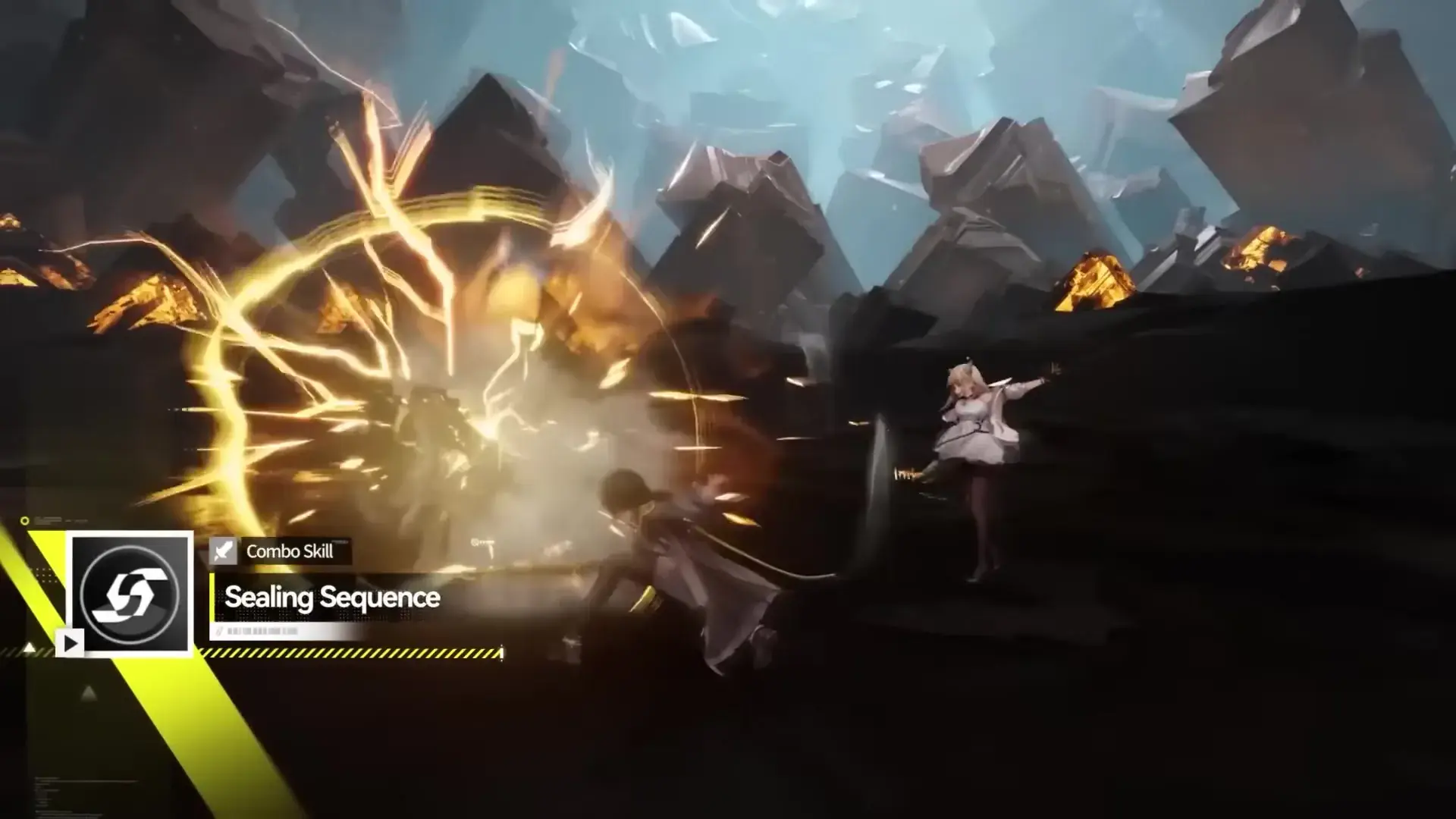1456x819 pixels.
Task: Click the sword icon on the Combo Skill badge
Action: tap(224, 552)
